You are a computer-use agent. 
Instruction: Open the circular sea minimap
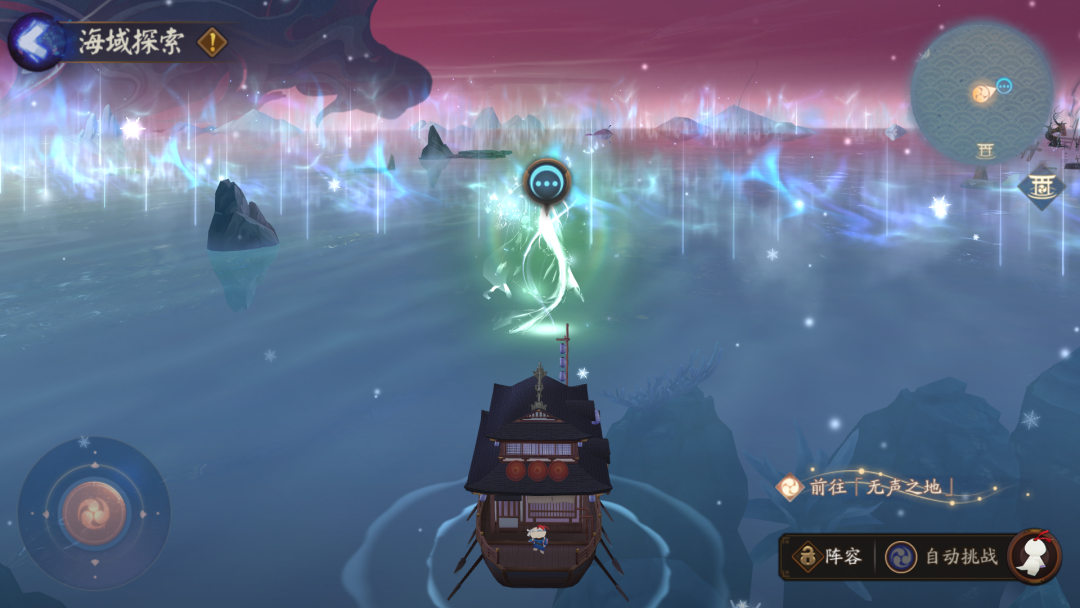click(x=981, y=93)
